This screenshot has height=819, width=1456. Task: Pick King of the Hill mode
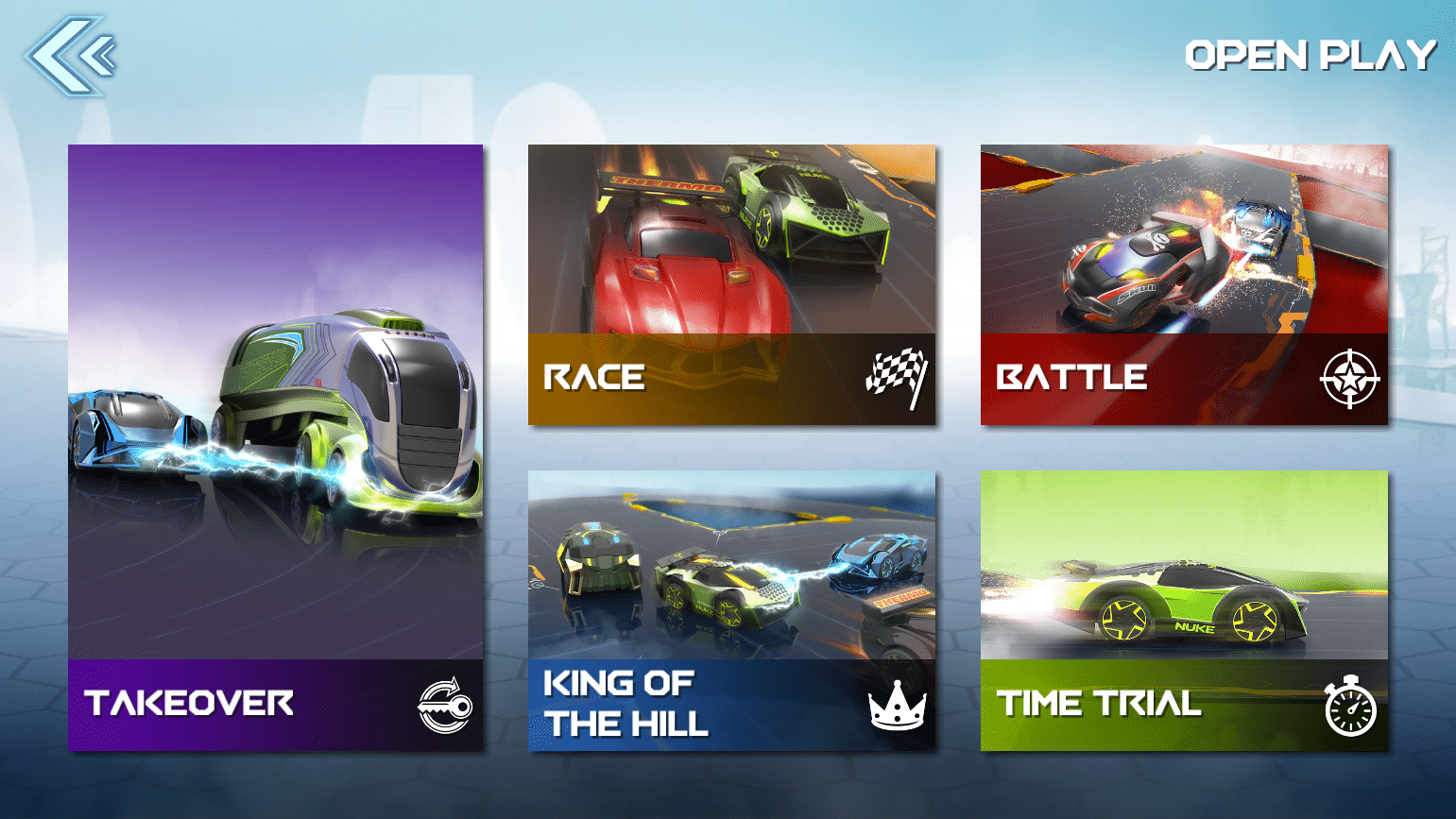[x=731, y=610]
